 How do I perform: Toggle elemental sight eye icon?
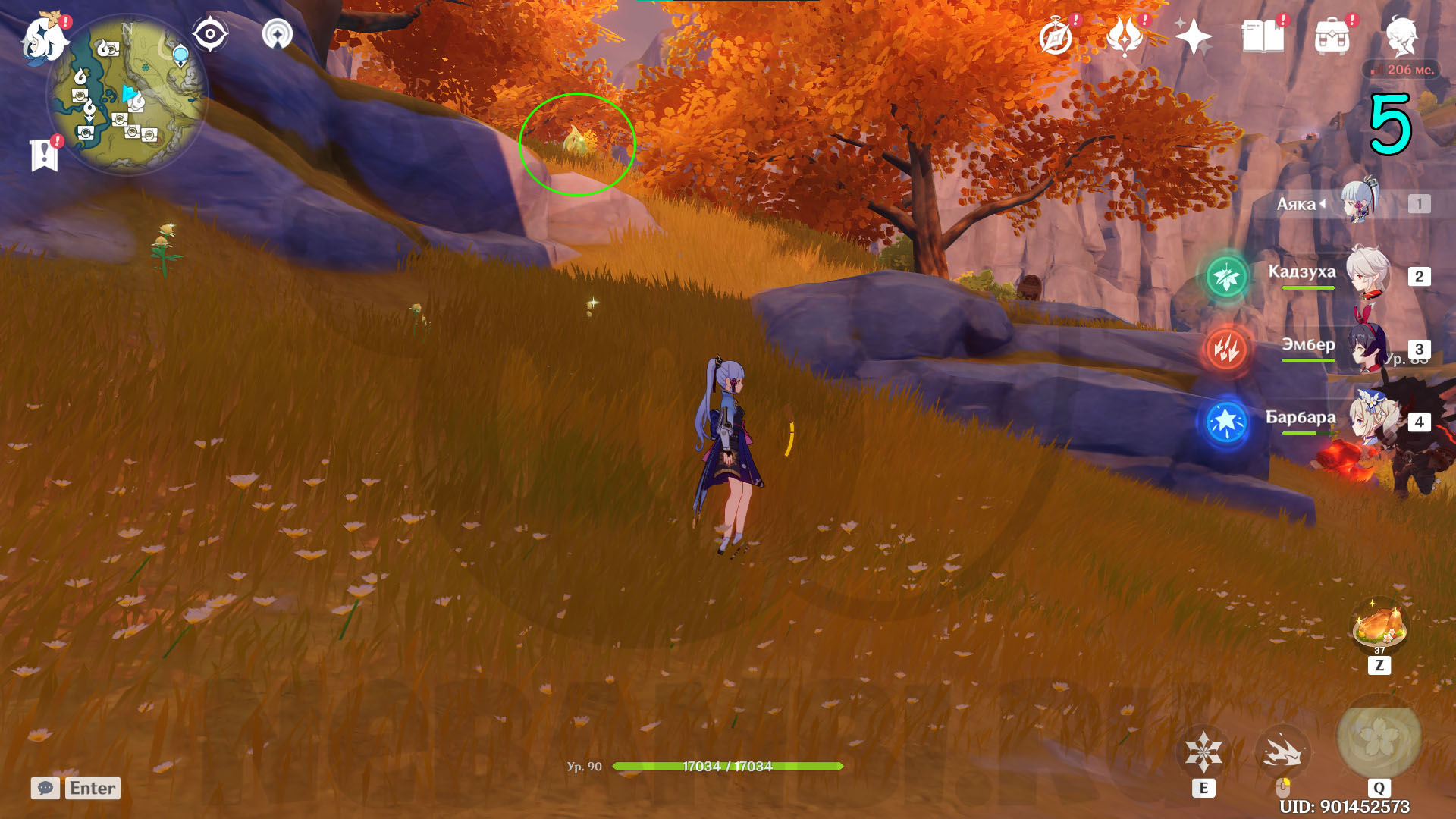pos(210,34)
